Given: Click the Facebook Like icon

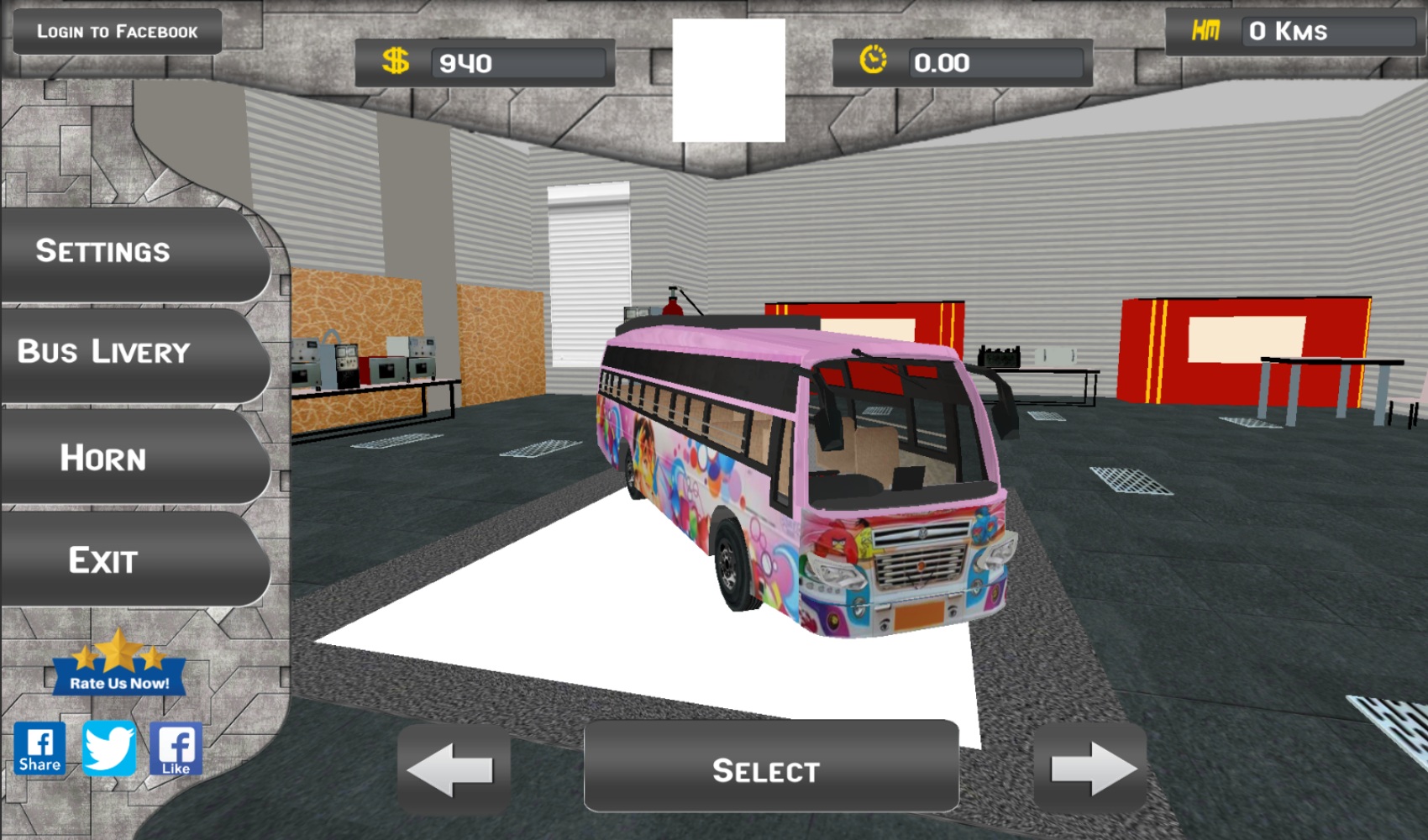Looking at the screenshot, I should pos(176,750).
